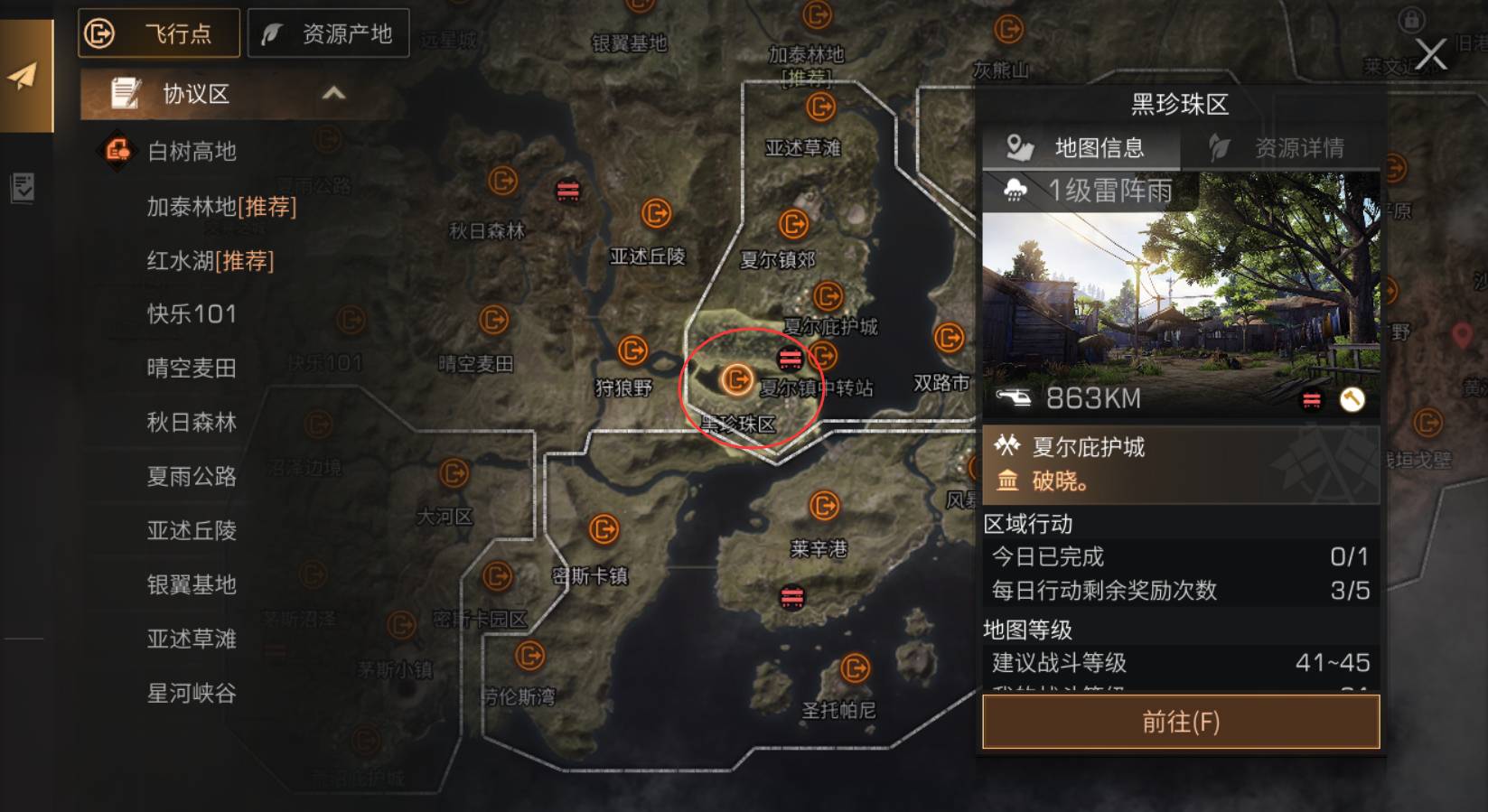Viewport: 1488px width, 812px height.
Task: Click the chevron next to 协议区
Action: coord(334,93)
